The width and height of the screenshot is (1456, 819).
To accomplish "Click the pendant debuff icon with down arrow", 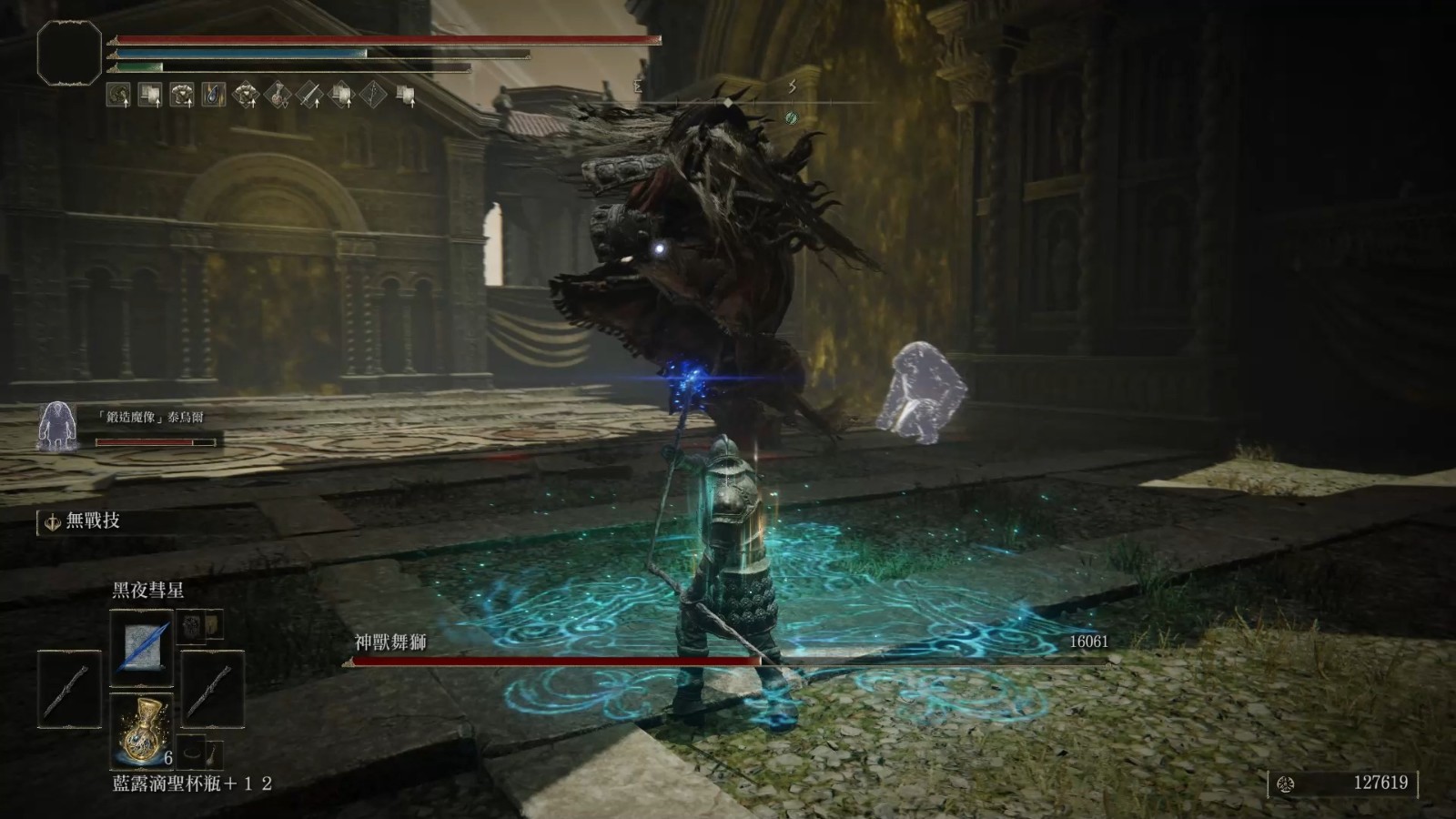I will (278, 95).
